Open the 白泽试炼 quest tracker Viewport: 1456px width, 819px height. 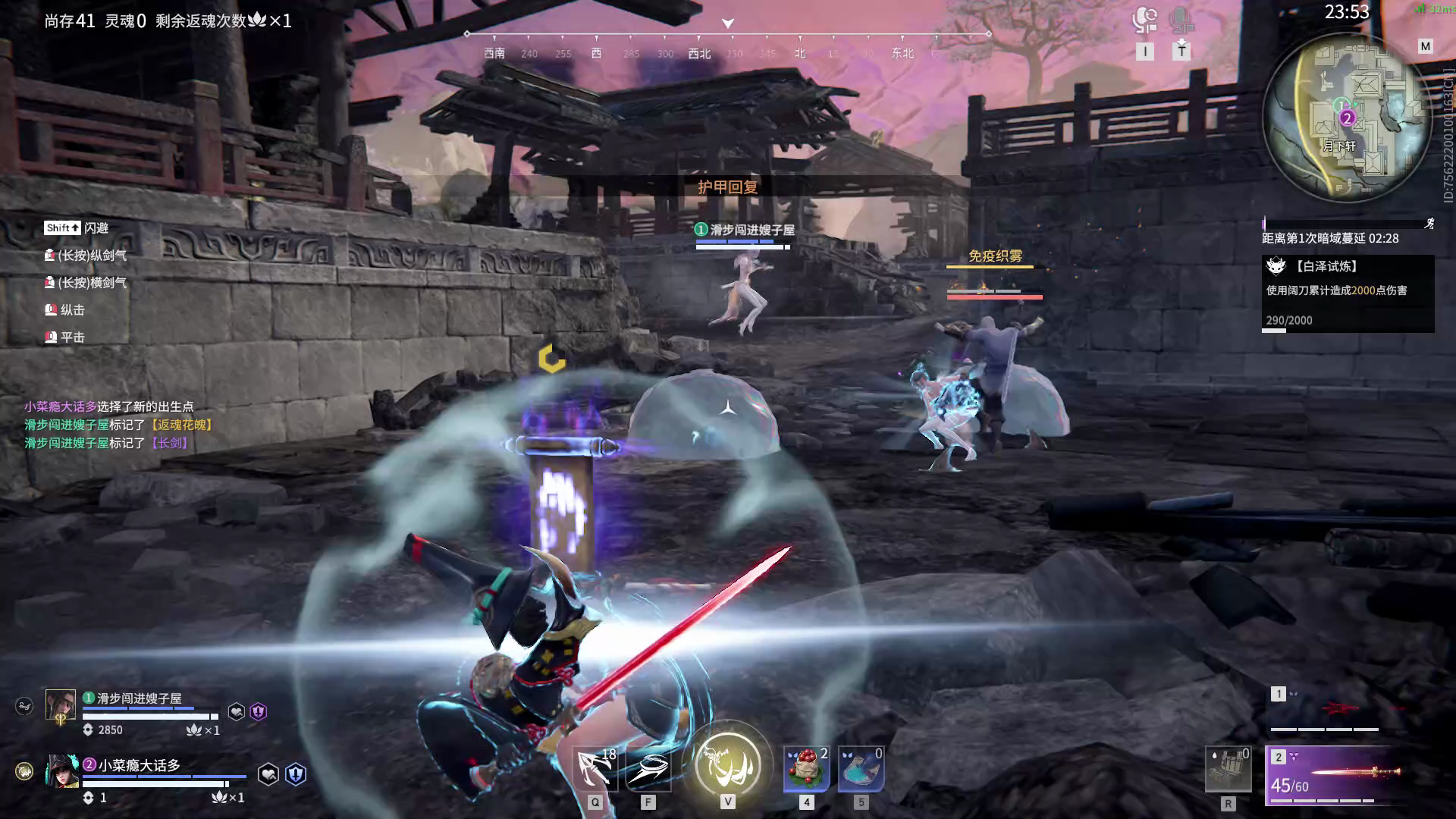tap(1348, 293)
